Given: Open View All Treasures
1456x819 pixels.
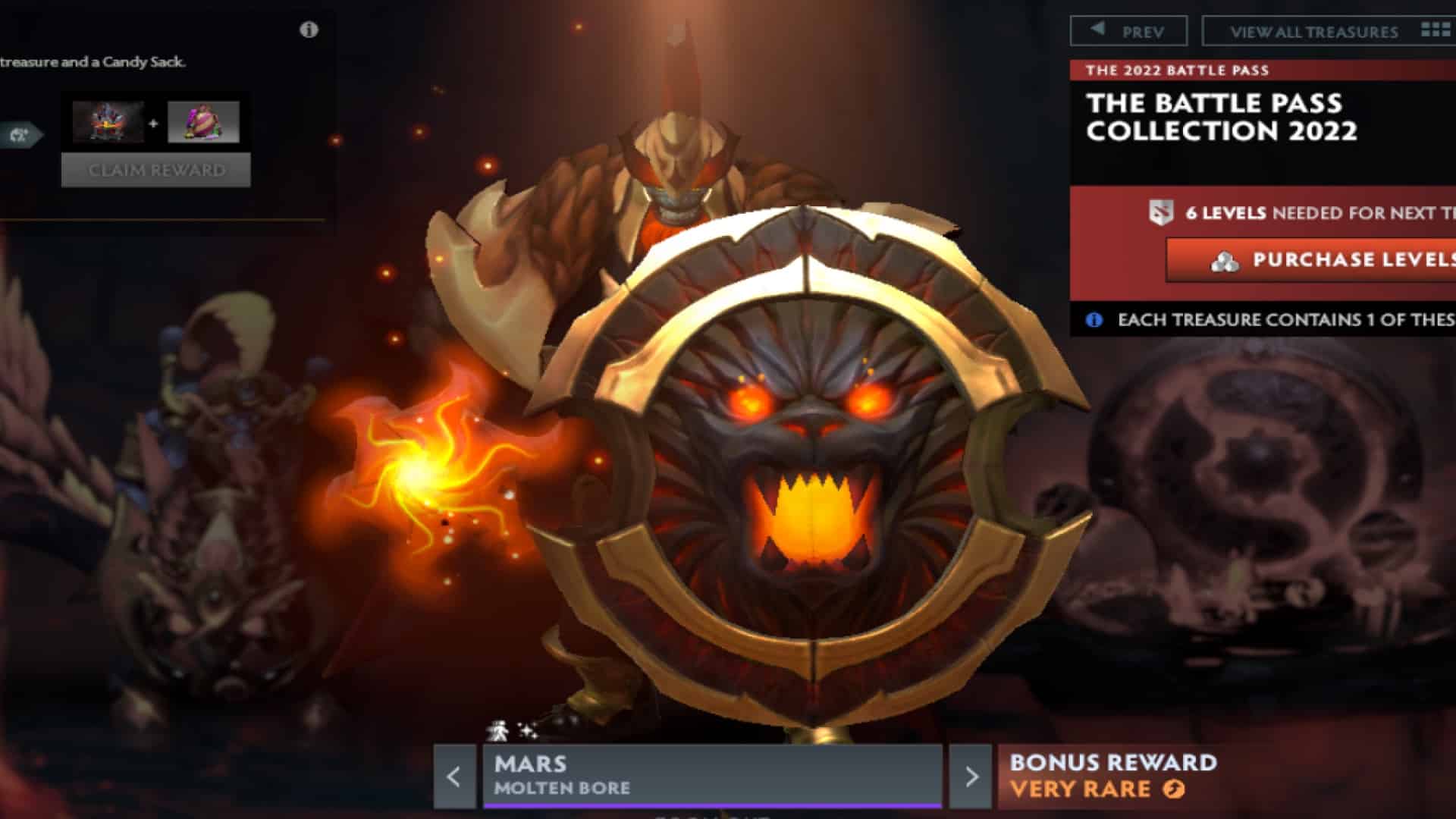Looking at the screenshot, I should (x=1329, y=32).
